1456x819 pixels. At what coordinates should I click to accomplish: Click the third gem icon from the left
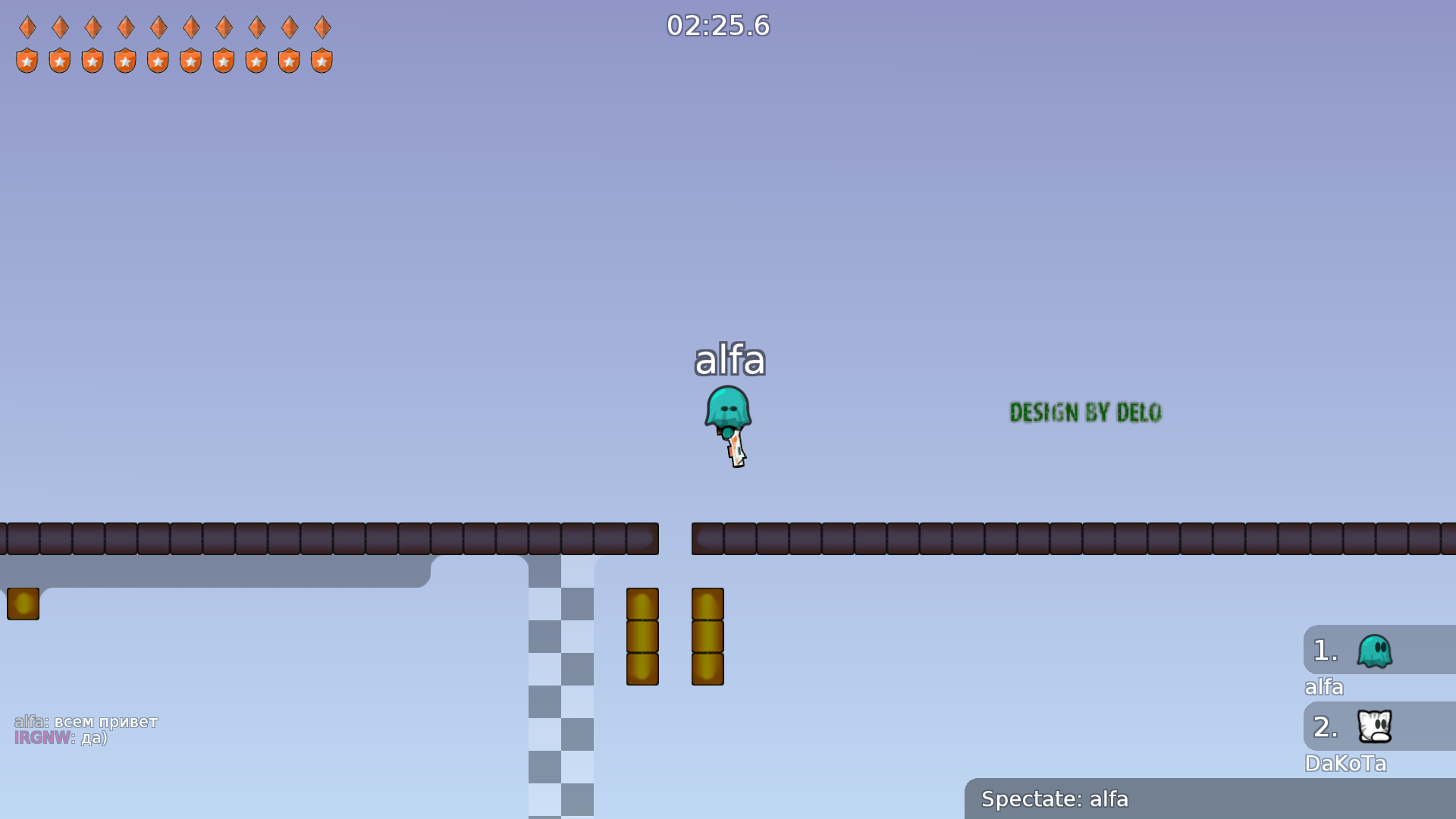tap(93, 27)
